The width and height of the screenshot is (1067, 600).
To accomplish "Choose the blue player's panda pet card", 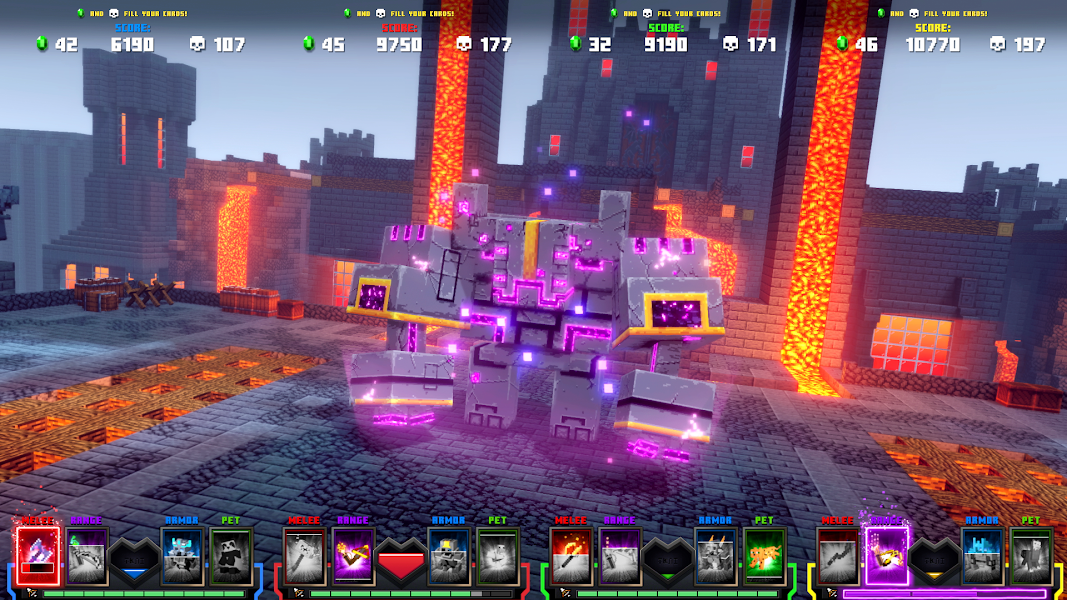I will [231, 556].
